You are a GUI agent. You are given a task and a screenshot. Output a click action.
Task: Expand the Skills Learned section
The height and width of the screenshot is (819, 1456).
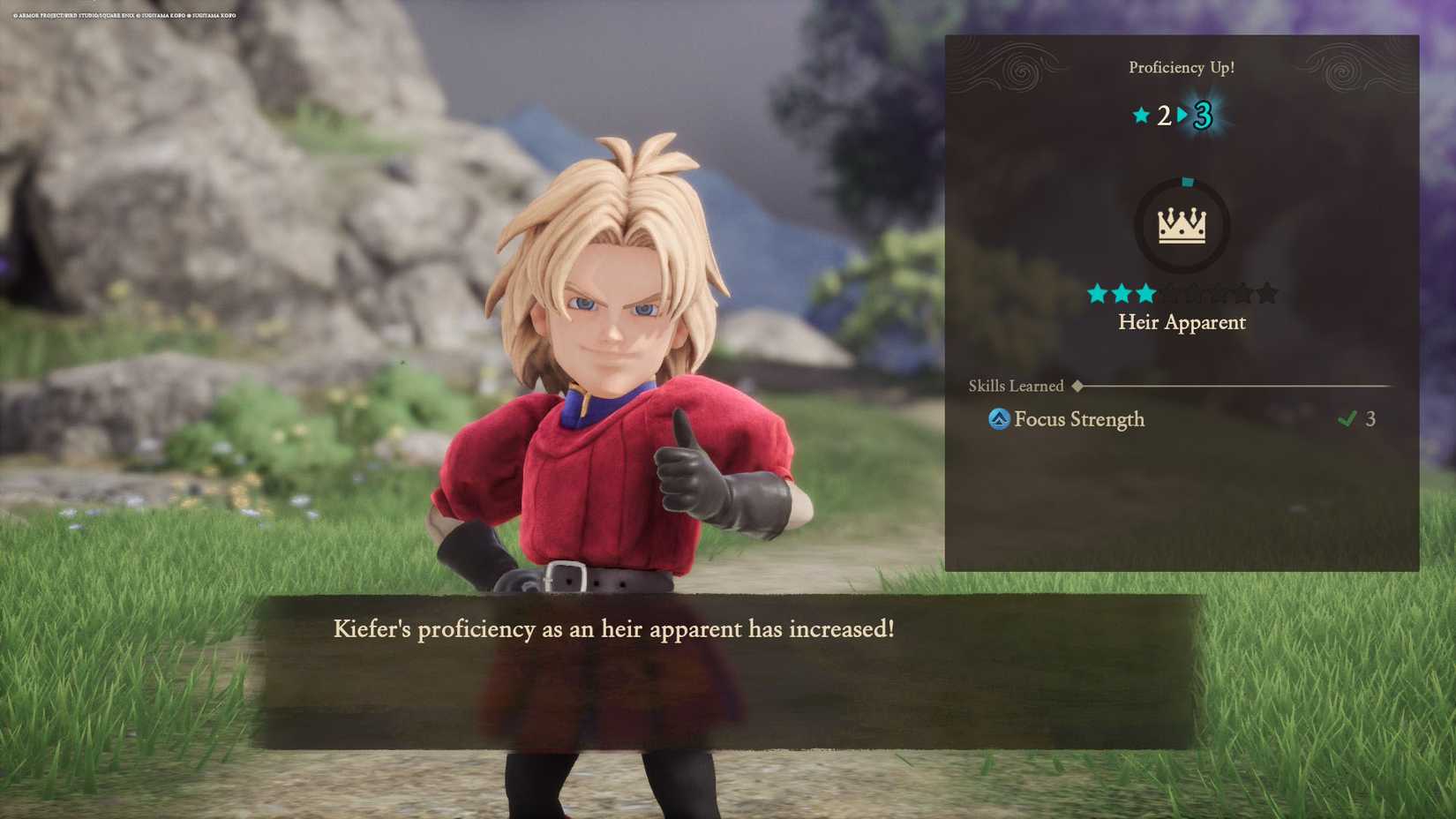click(1017, 386)
